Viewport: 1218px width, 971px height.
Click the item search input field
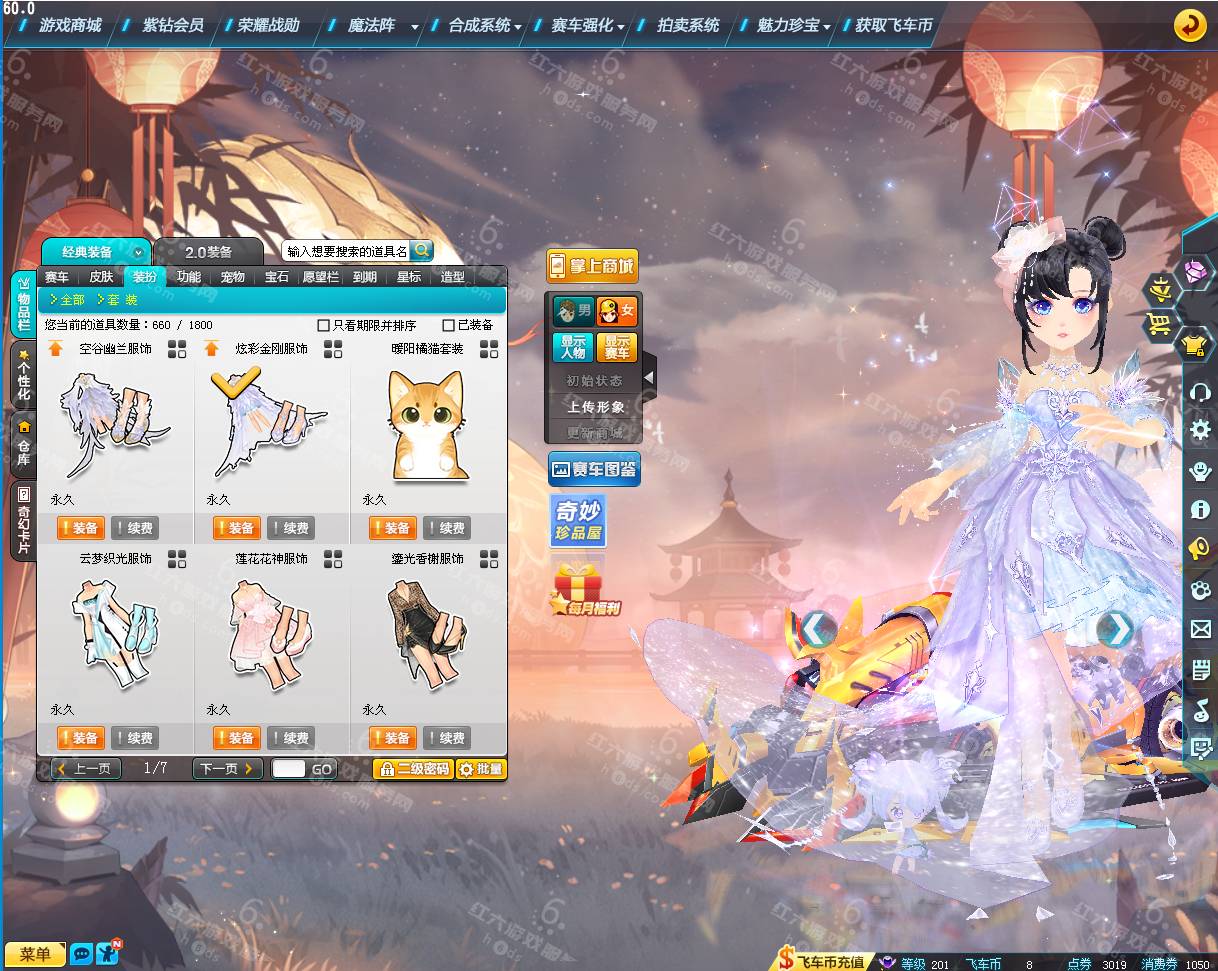[x=347, y=251]
